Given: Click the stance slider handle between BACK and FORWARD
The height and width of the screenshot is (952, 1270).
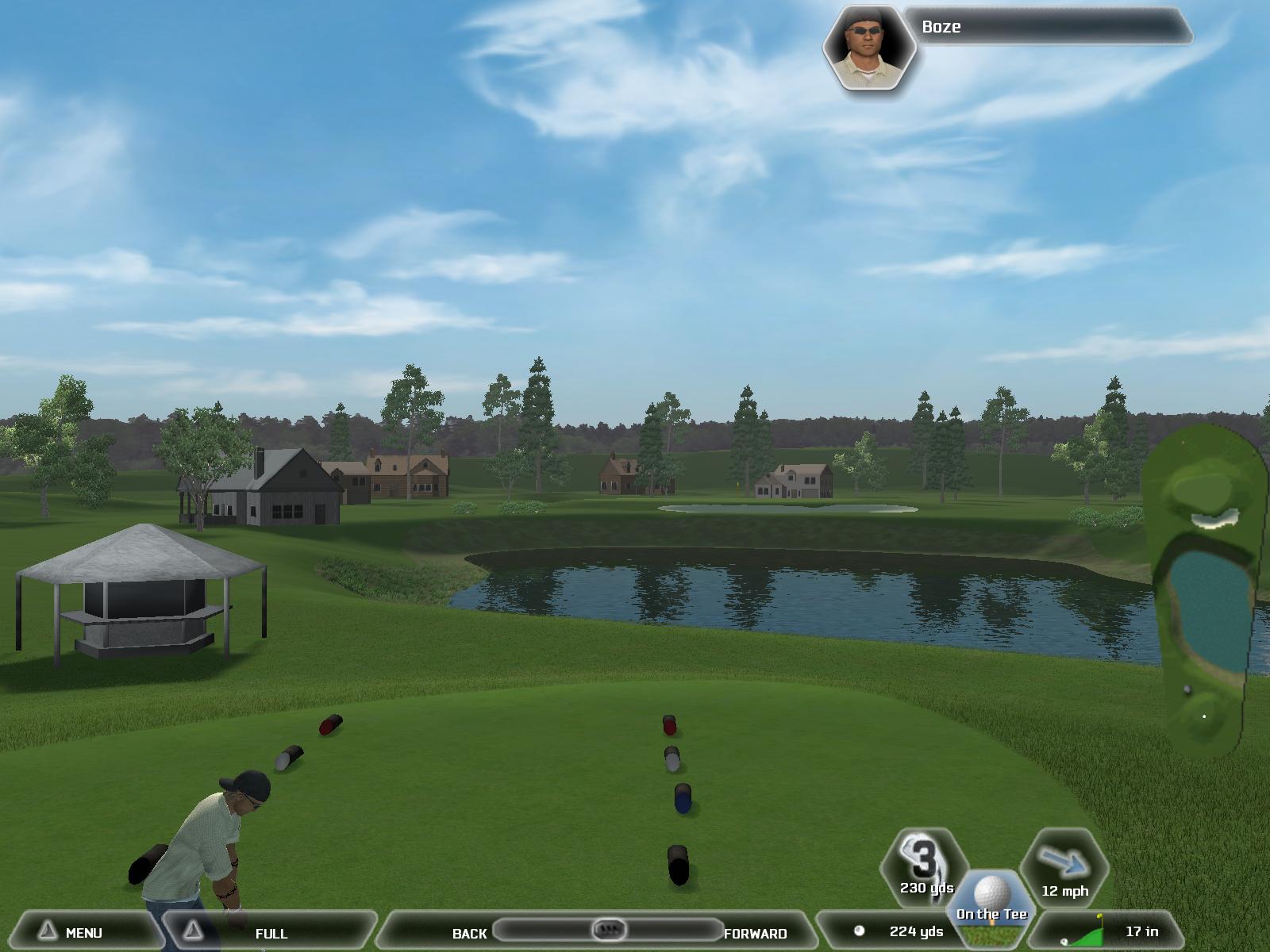Looking at the screenshot, I should (x=610, y=929).
